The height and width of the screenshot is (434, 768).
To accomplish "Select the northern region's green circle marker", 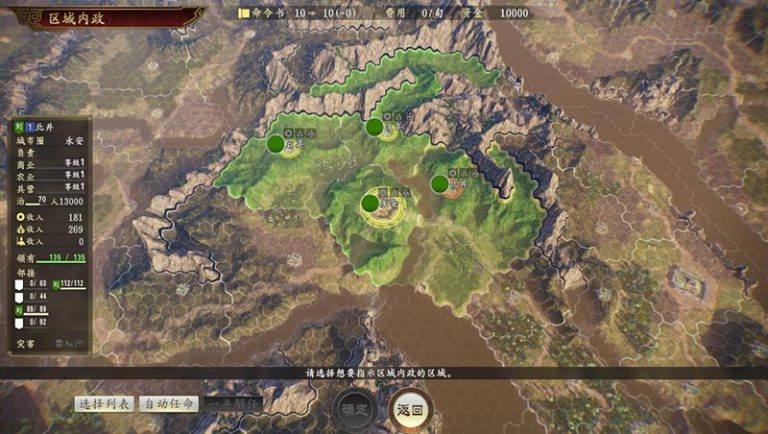I will pos(374,127).
